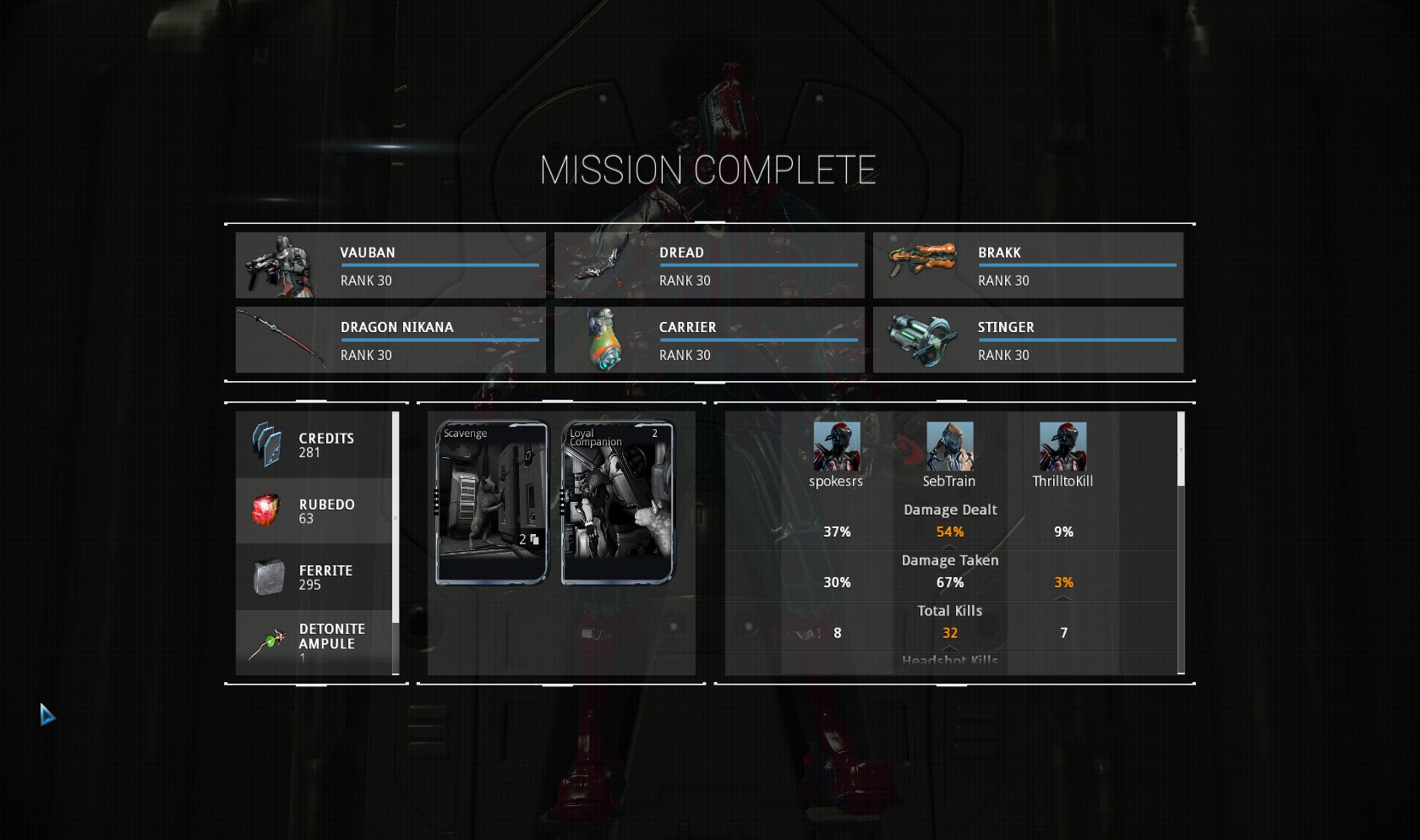The height and width of the screenshot is (840, 1420).
Task: Select the Stinger weapon rank panel
Action: pyautogui.click(x=1028, y=340)
